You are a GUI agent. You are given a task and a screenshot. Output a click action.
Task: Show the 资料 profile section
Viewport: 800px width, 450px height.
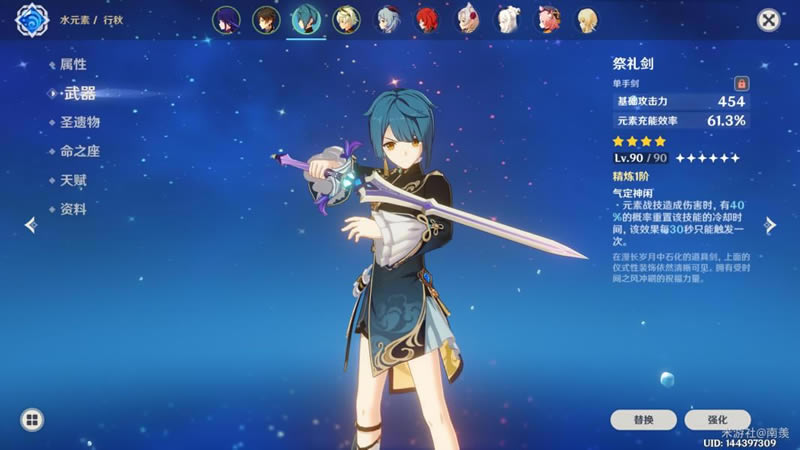[x=73, y=210]
